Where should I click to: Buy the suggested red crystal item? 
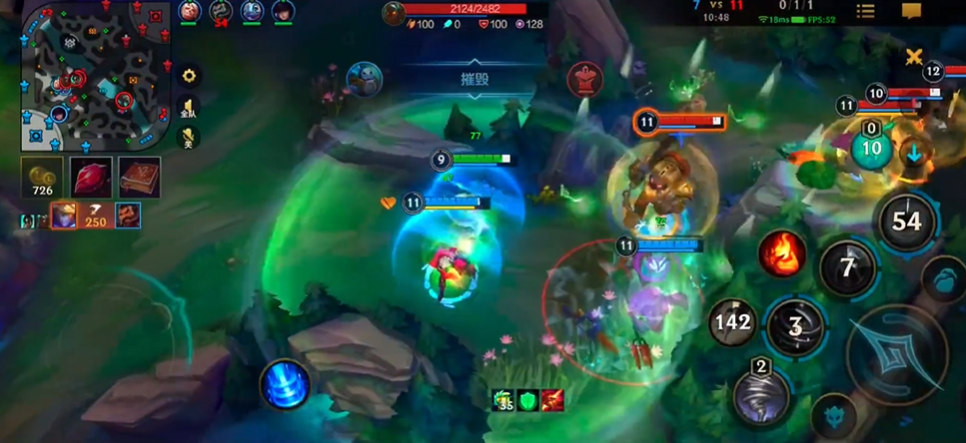pyautogui.click(x=91, y=177)
